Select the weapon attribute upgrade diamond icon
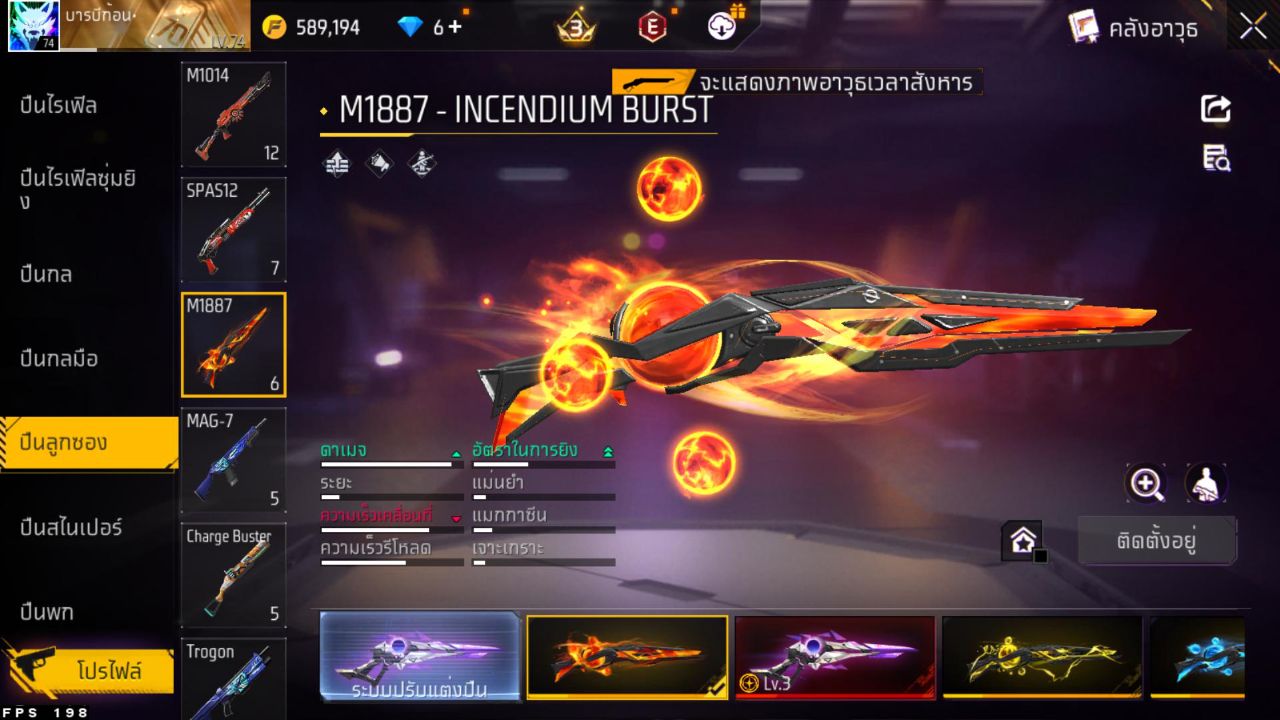Screen dimensions: 1280x720 pyautogui.click(x=335, y=164)
